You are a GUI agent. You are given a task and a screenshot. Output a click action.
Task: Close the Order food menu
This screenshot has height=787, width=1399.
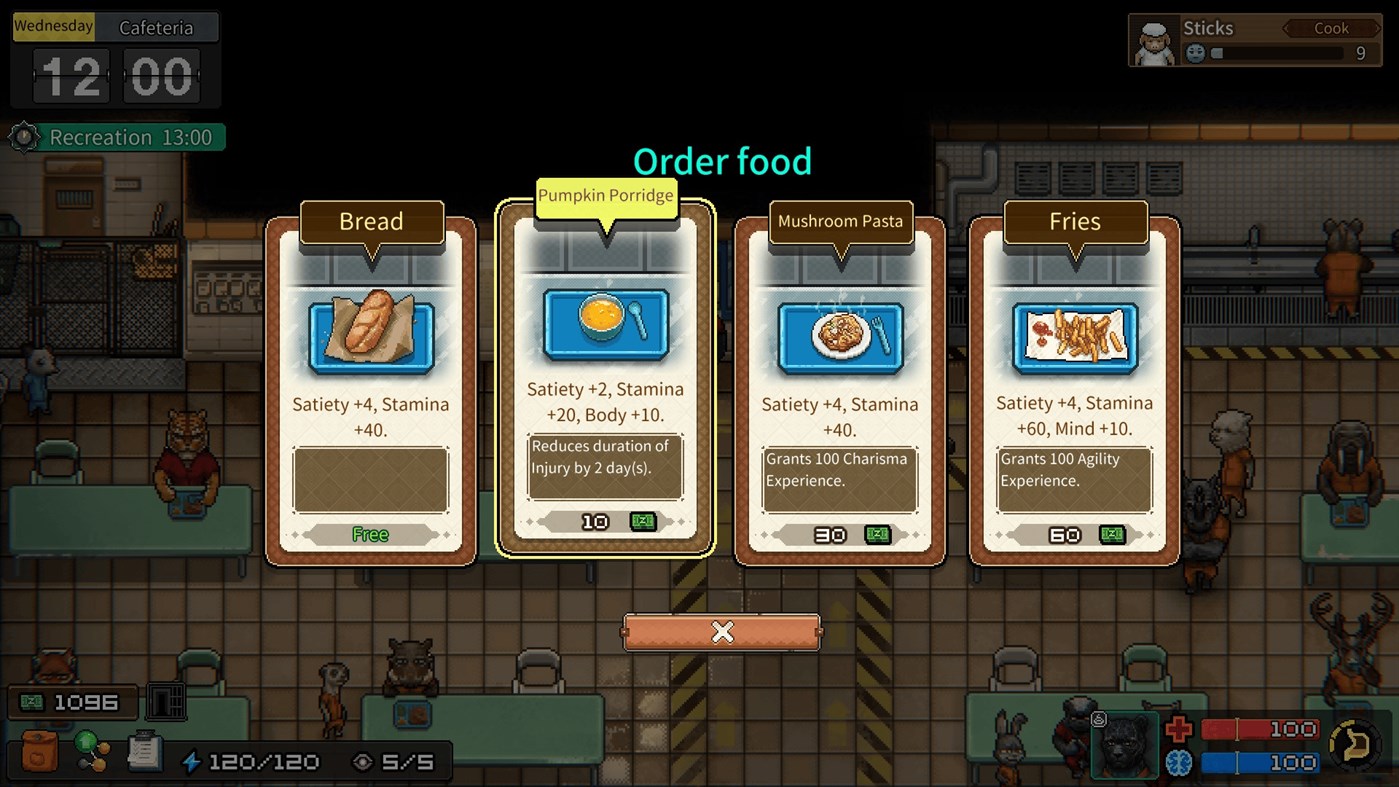pos(722,632)
